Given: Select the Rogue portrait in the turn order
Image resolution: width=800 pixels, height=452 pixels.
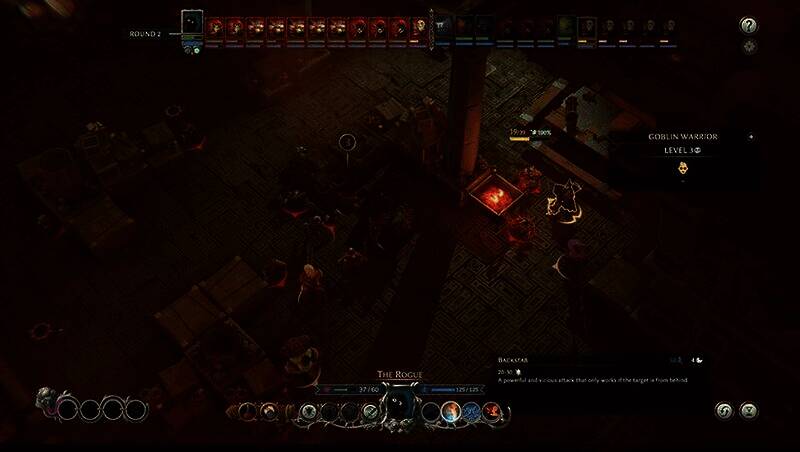Looking at the screenshot, I should tap(192, 23).
